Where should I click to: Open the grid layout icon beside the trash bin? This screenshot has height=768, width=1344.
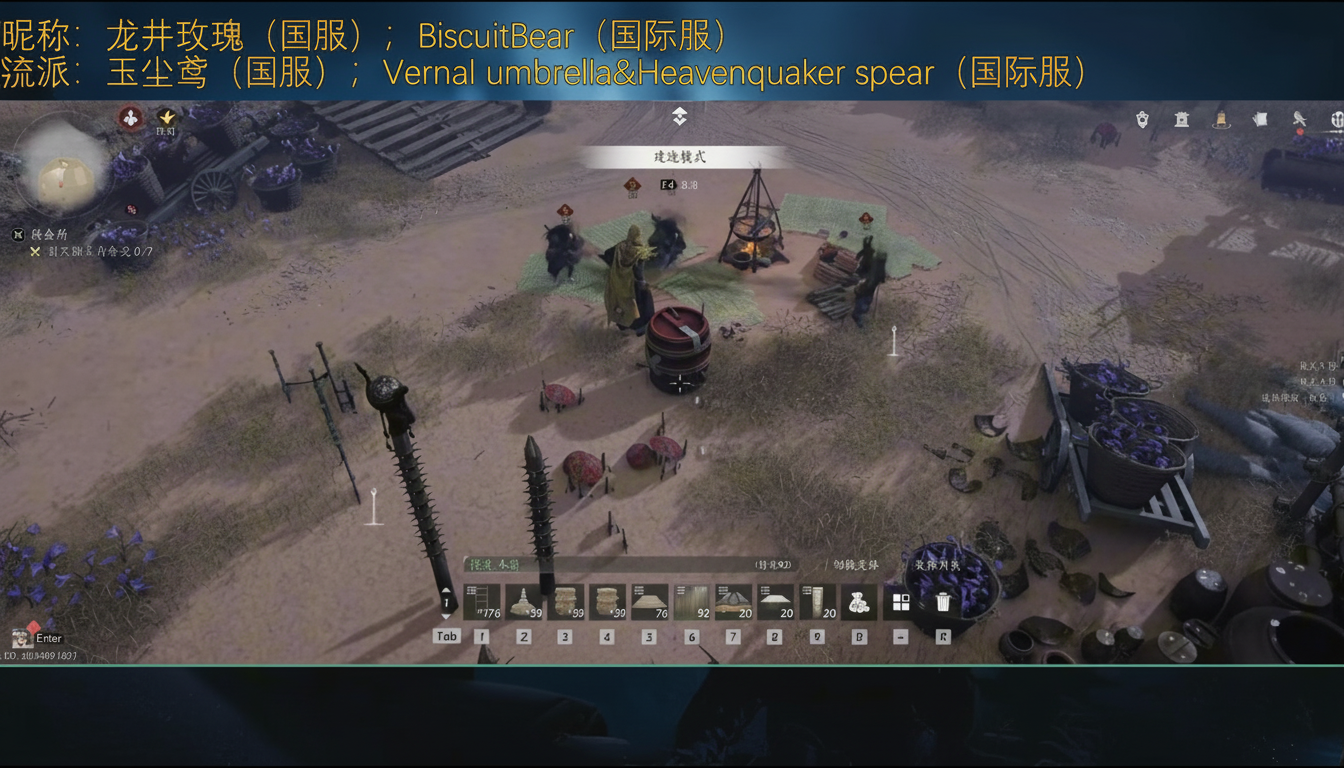pos(900,600)
